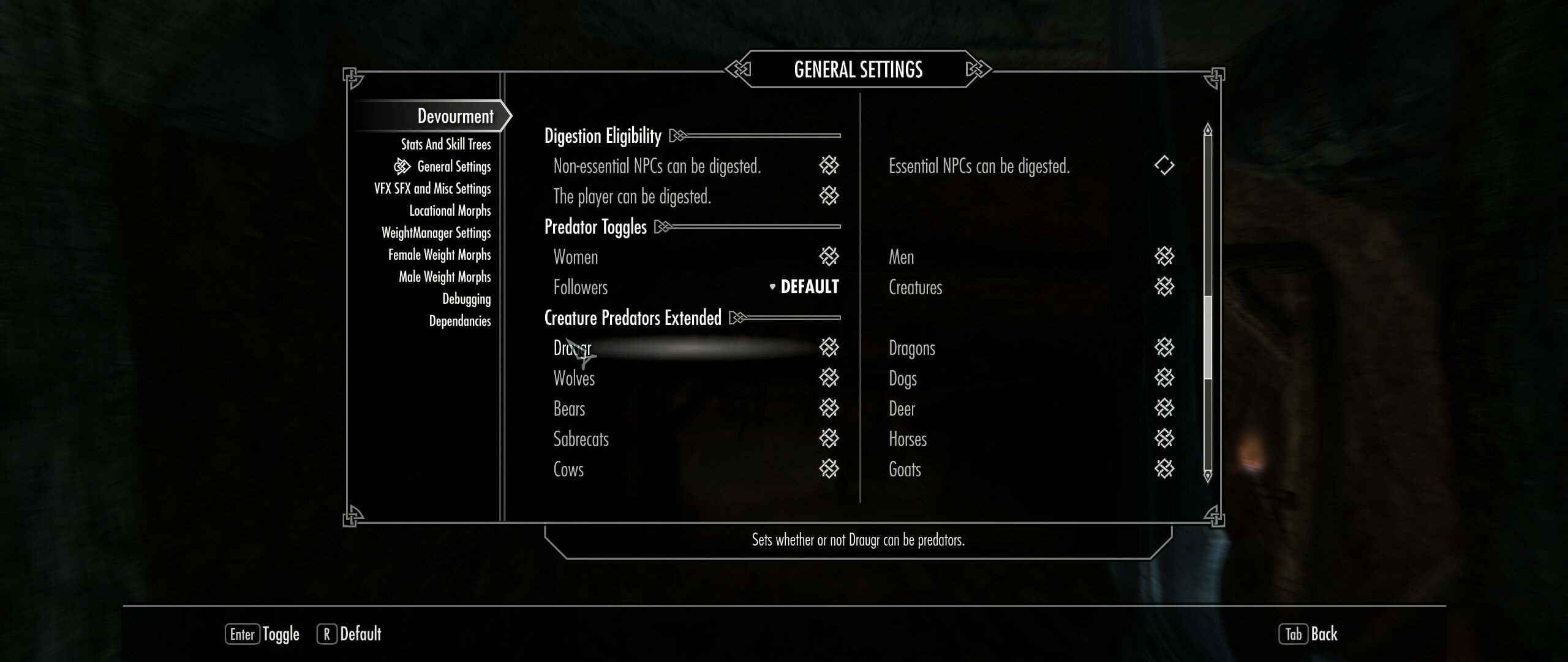Click the Bears toggle glyph icon
The height and width of the screenshot is (662, 1568).
(830, 408)
